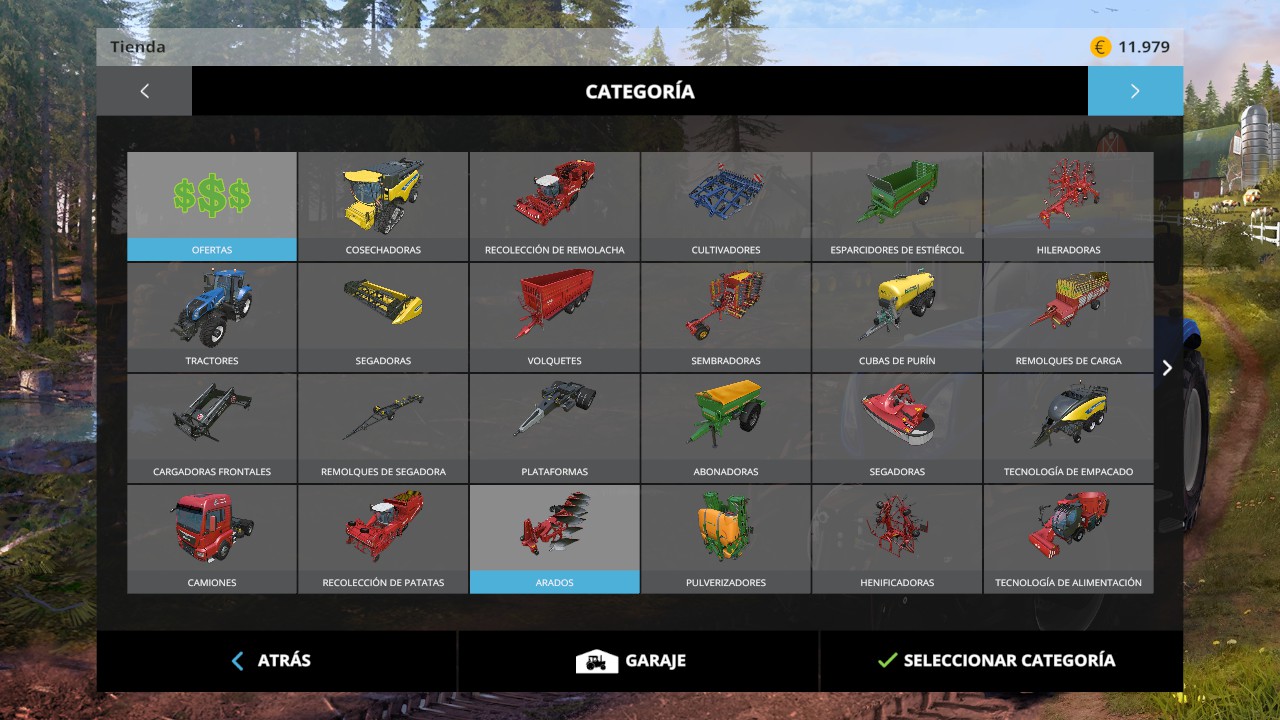The height and width of the screenshot is (720, 1280).
Task: Select the Tecnología de Empacado tile
Action: point(1068,428)
